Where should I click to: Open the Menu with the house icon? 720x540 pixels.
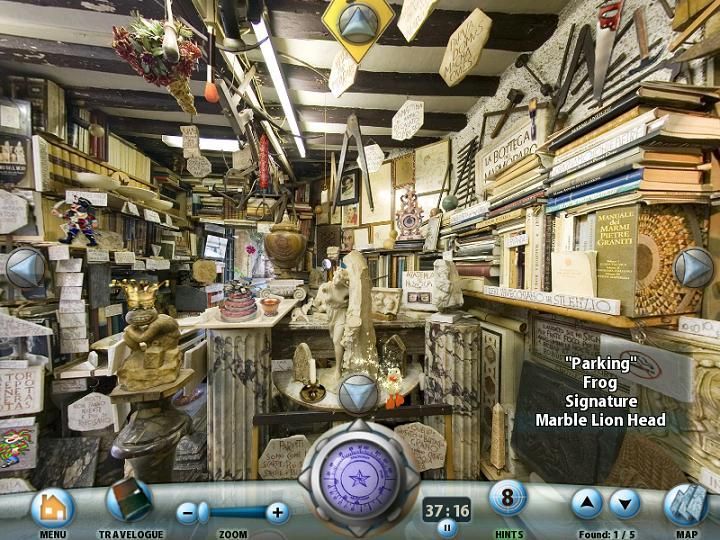coord(53,508)
